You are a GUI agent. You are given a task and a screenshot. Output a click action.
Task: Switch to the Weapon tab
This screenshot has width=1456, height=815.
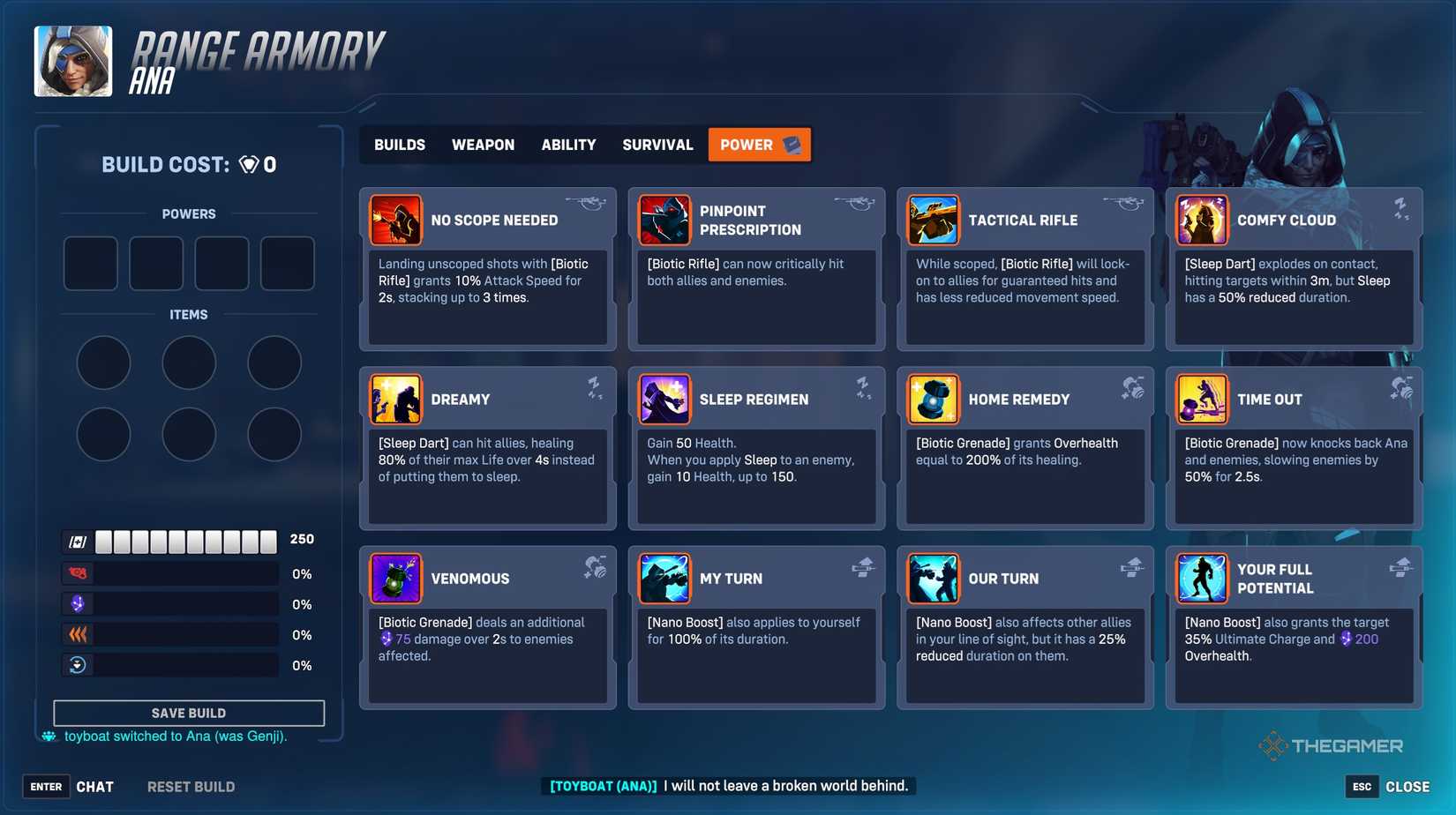click(483, 144)
